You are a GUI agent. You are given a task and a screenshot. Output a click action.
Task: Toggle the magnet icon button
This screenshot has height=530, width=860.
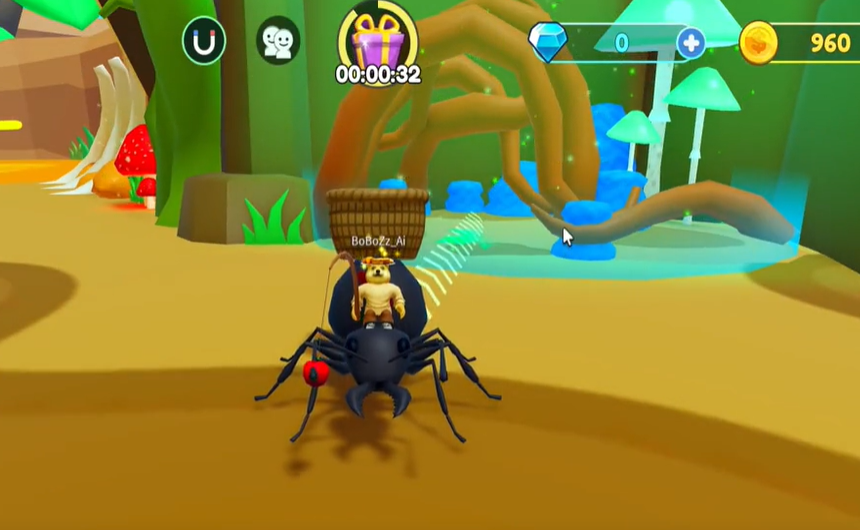tap(204, 41)
